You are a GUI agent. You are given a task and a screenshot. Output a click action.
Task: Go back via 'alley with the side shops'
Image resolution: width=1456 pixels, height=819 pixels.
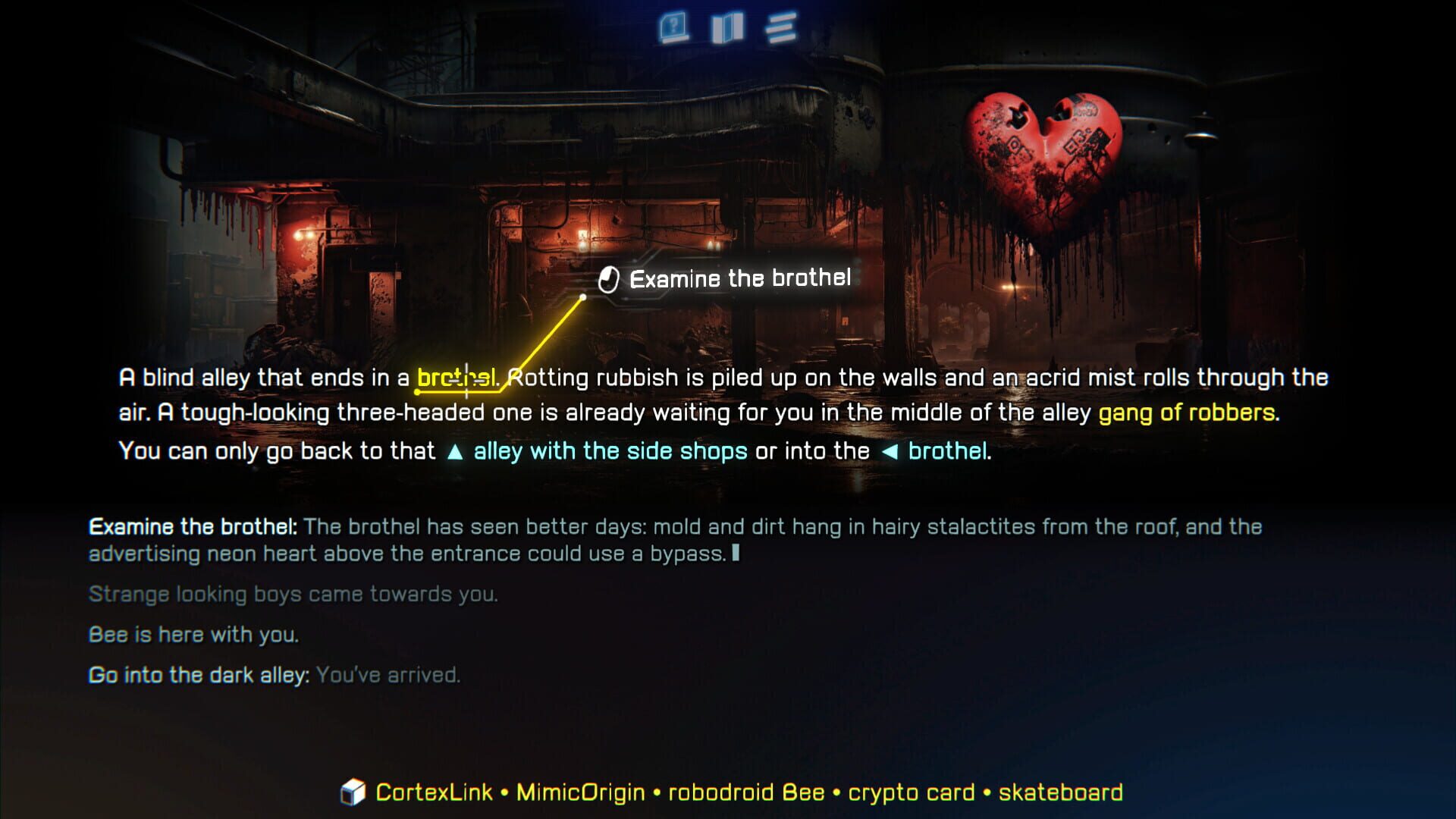(607, 450)
